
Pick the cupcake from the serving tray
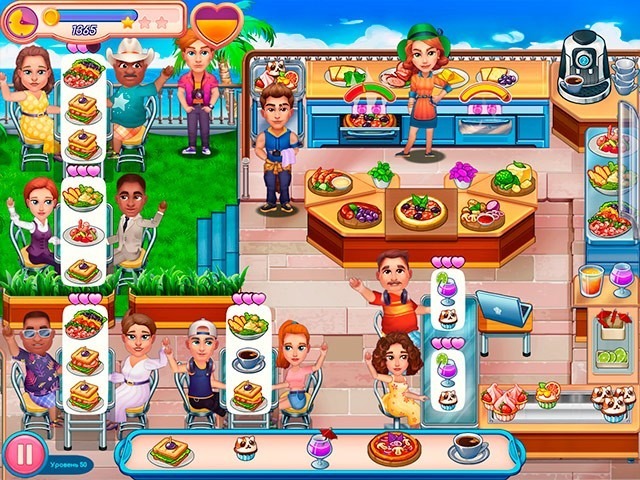pos(246,449)
